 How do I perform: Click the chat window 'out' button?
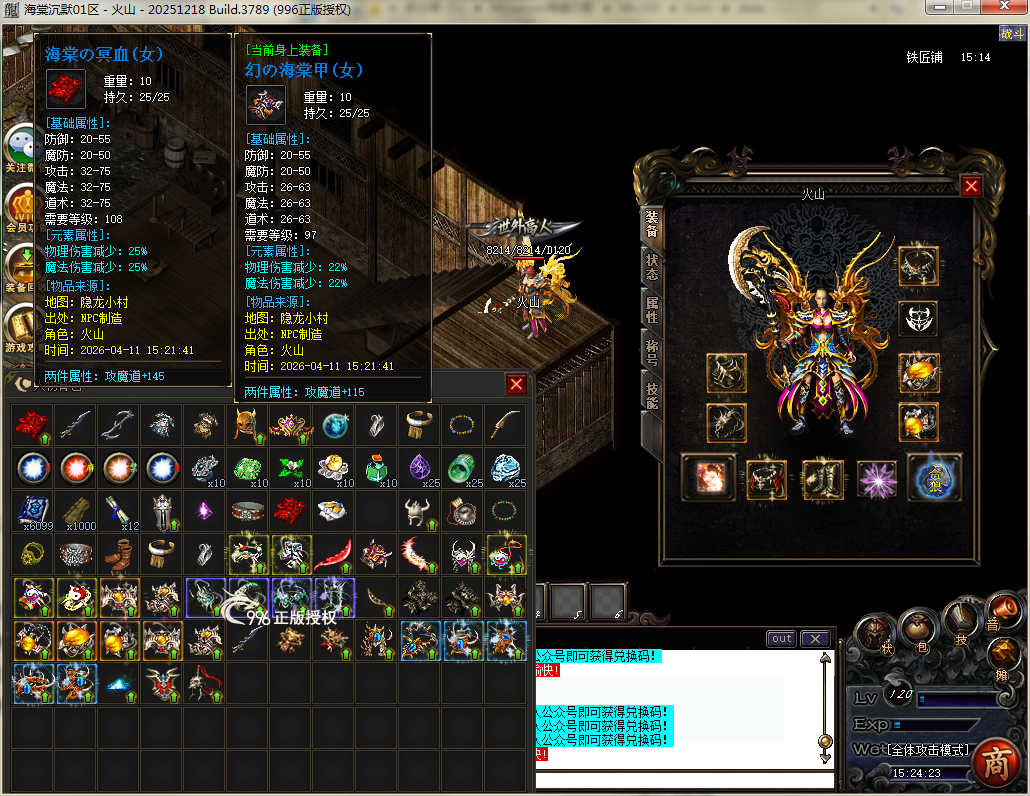click(x=782, y=639)
